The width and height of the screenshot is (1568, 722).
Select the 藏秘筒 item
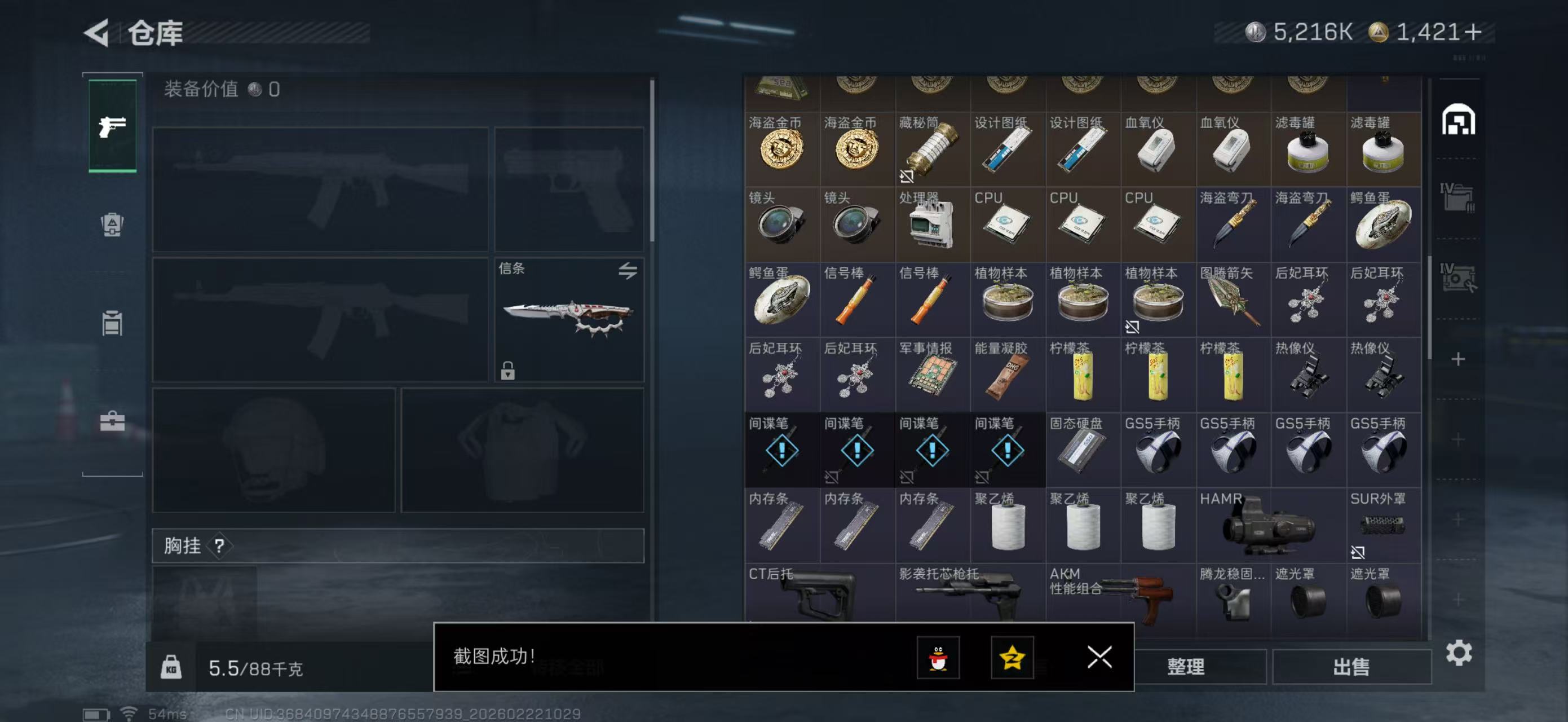tap(932, 149)
